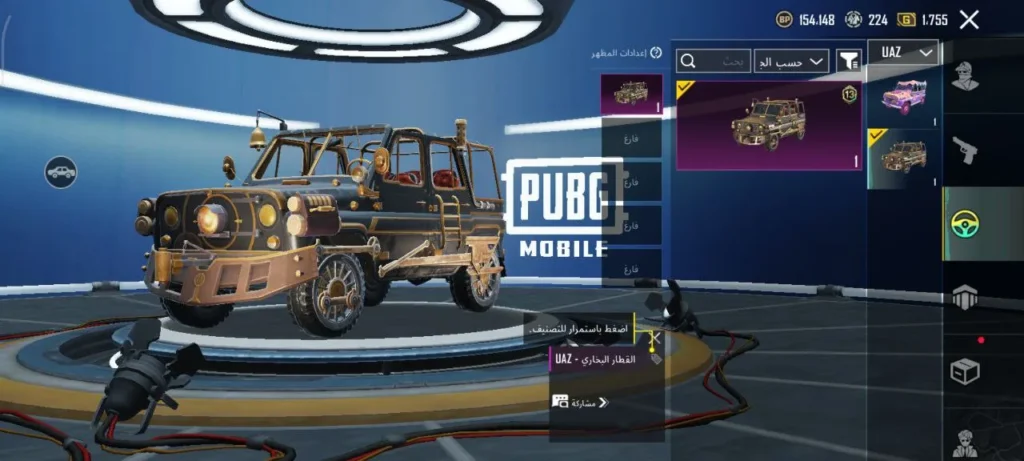The width and height of the screenshot is (1024, 461).
Task: Select the gold UAZ skin with checkmark
Action: pyautogui.click(x=903, y=157)
